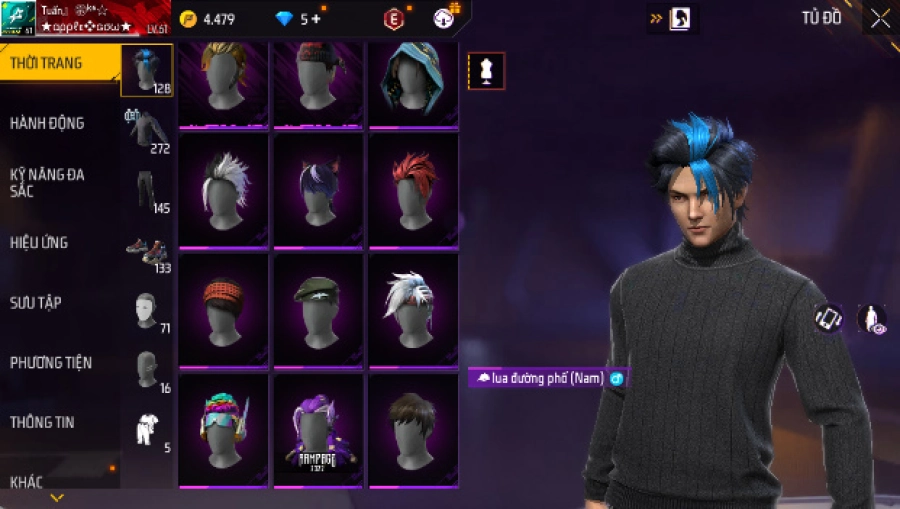Expand more categories with the down arrow
Viewport: 900px width, 509px height.
click(57, 497)
